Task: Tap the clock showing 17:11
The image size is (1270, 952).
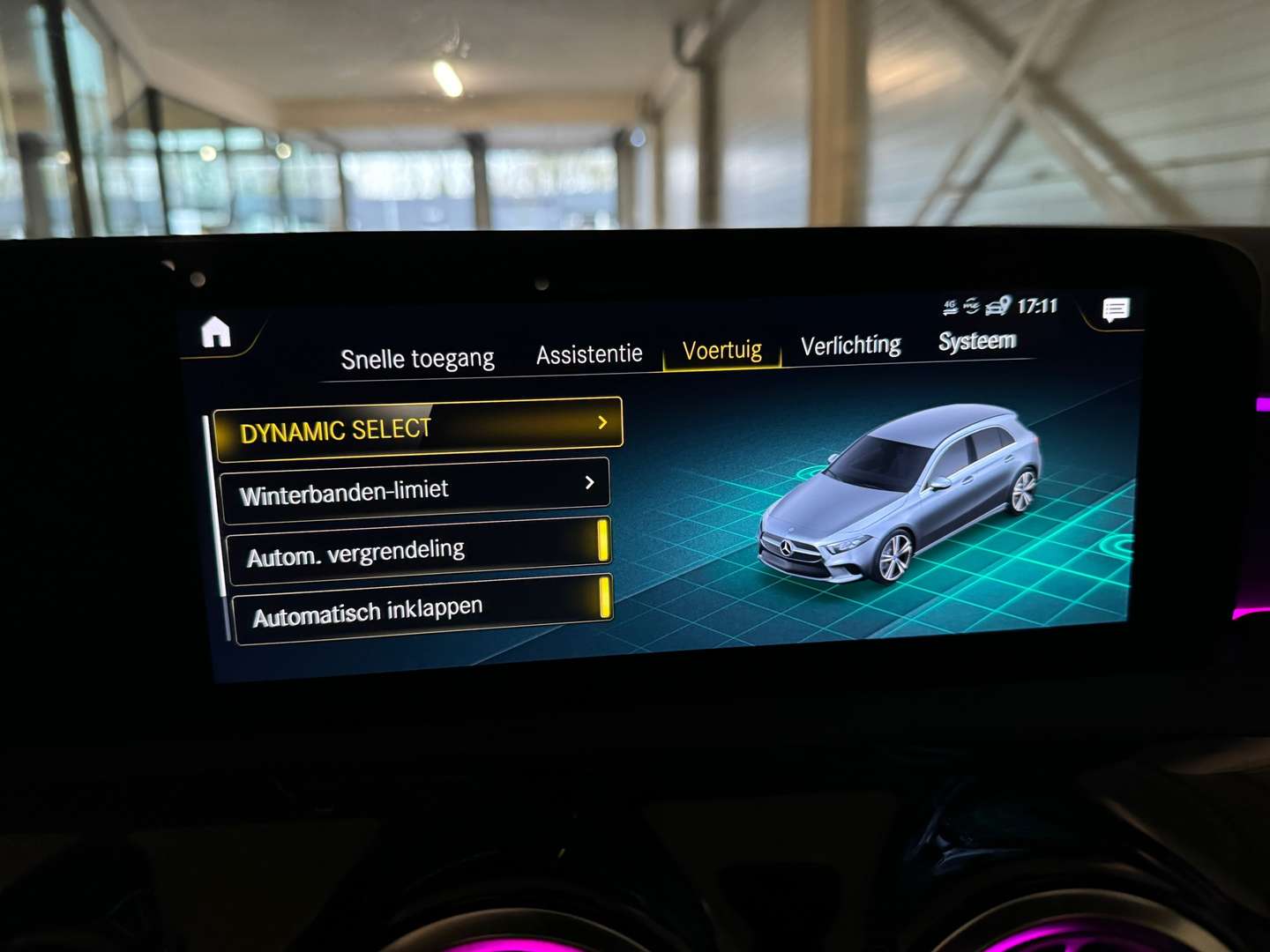Action: click(x=1036, y=305)
